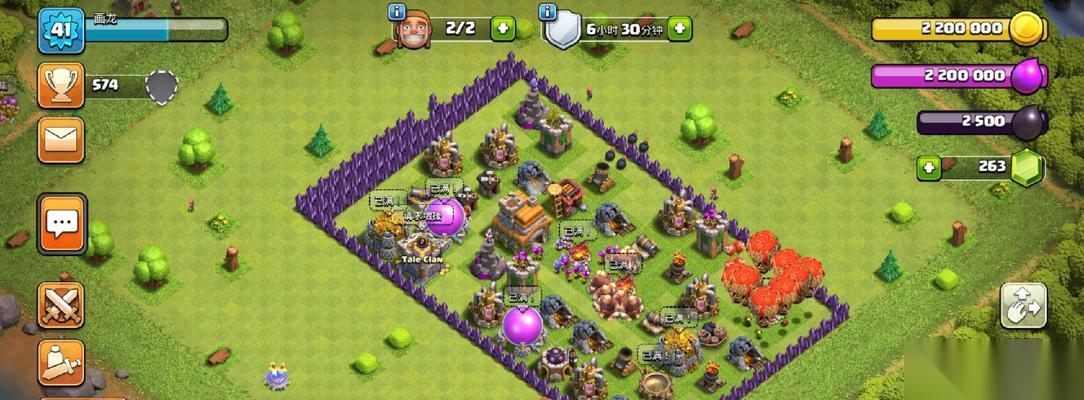Open the army overview sword button
This screenshot has height=400, width=1084.
(61, 362)
